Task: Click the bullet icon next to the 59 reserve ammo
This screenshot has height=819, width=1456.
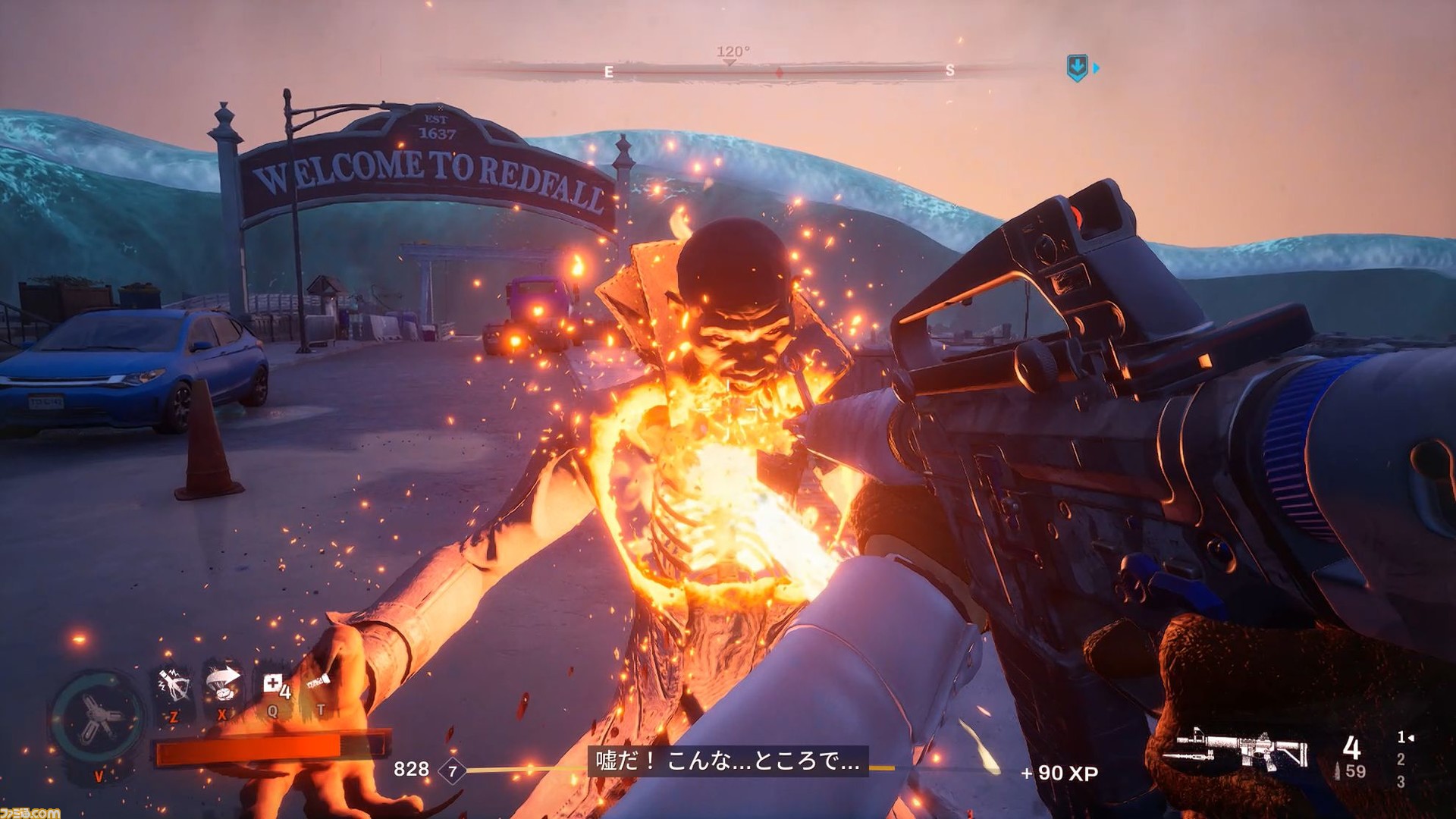Action: coord(1337,770)
